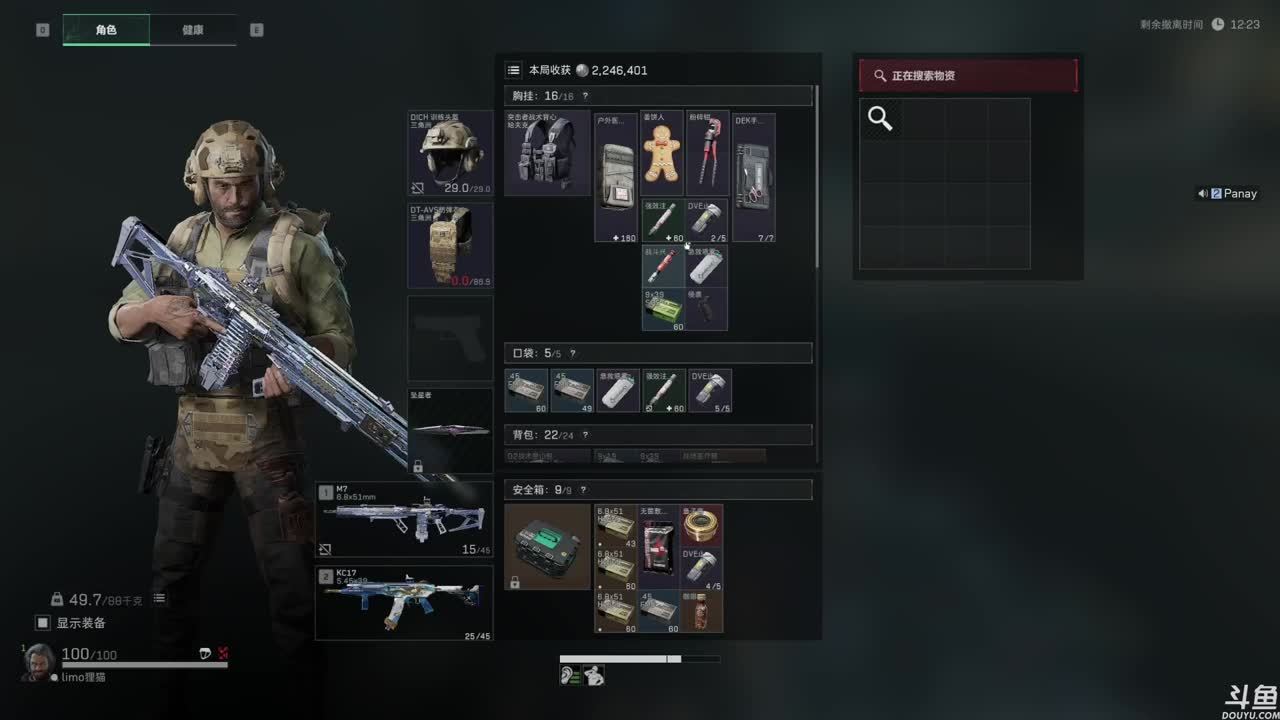Image resolution: width=1280 pixels, height=720 pixels.
Task: Select the knife melee weapon slot
Action: (x=450, y=431)
